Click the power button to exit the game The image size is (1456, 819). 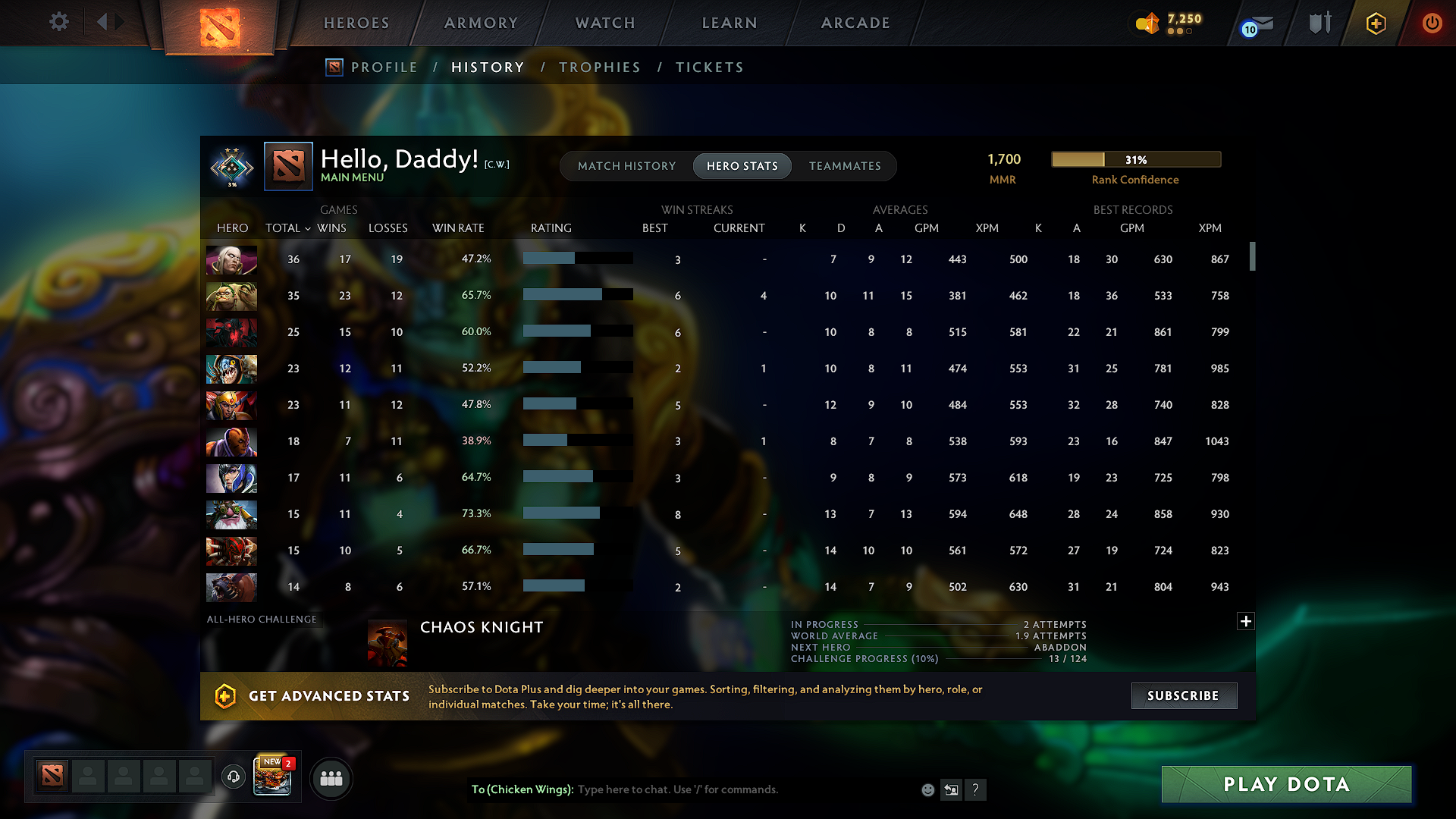[x=1432, y=23]
